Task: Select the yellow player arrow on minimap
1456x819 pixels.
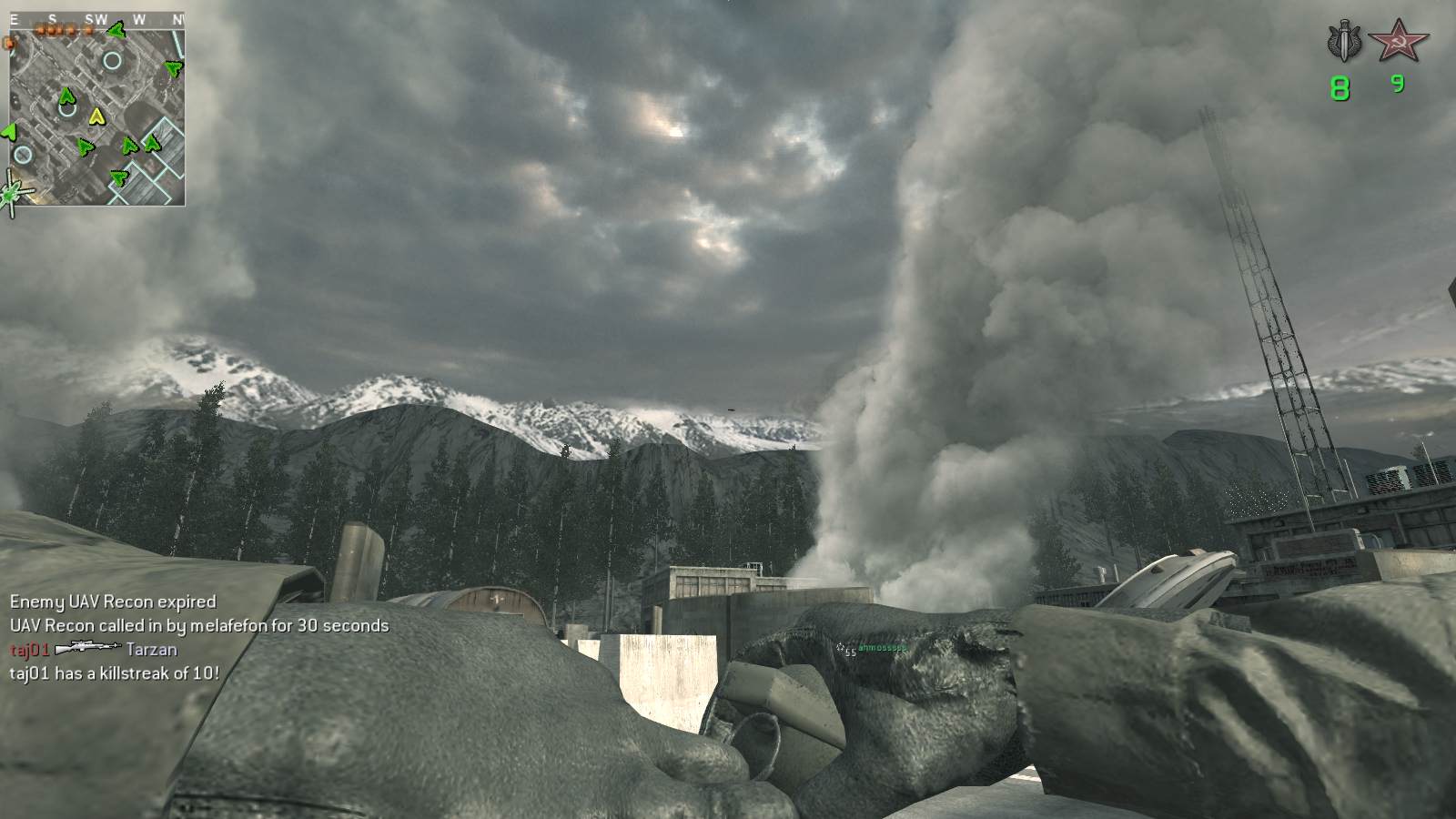Action: point(96,116)
